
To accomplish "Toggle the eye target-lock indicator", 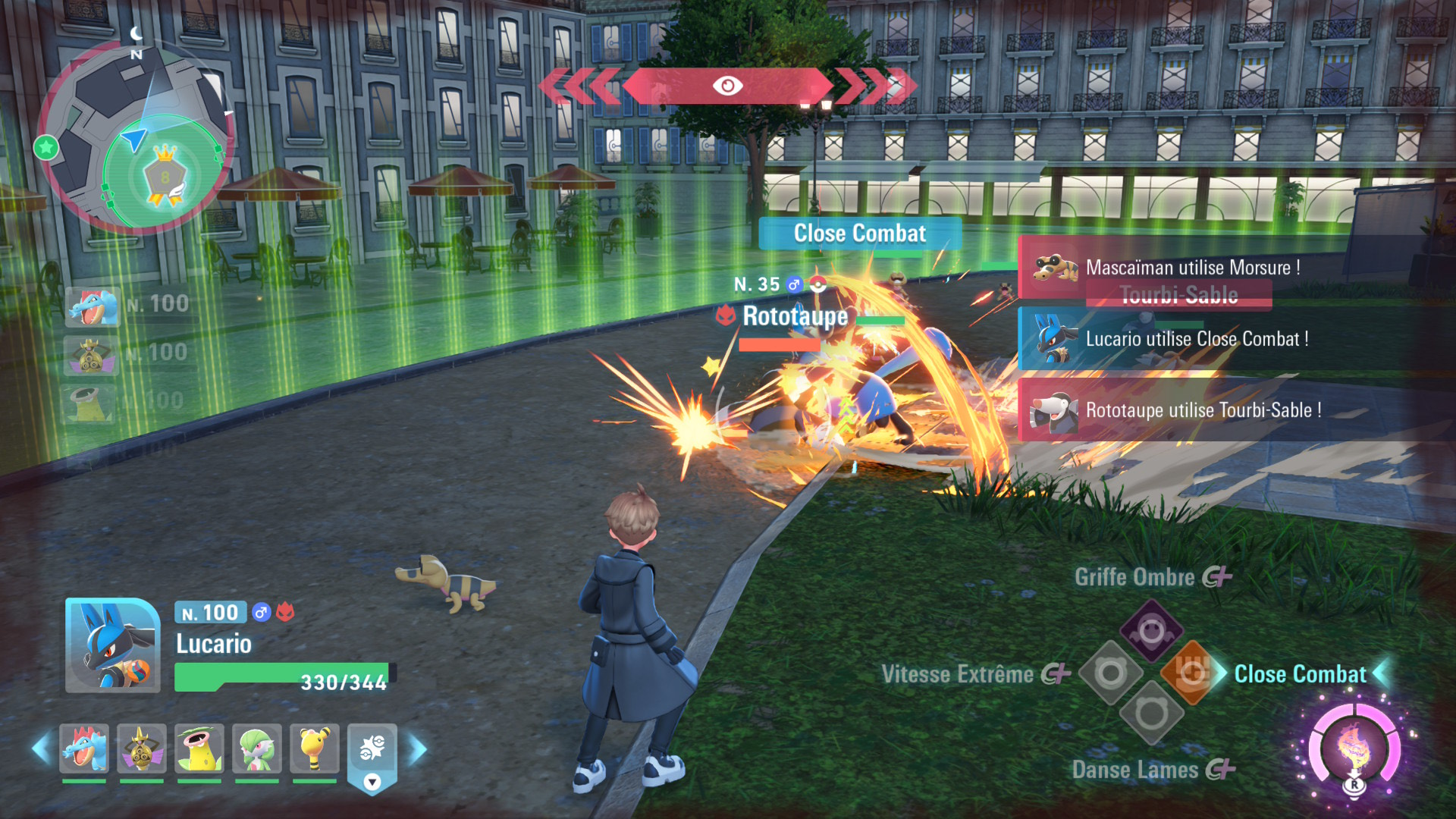I will click(727, 86).
